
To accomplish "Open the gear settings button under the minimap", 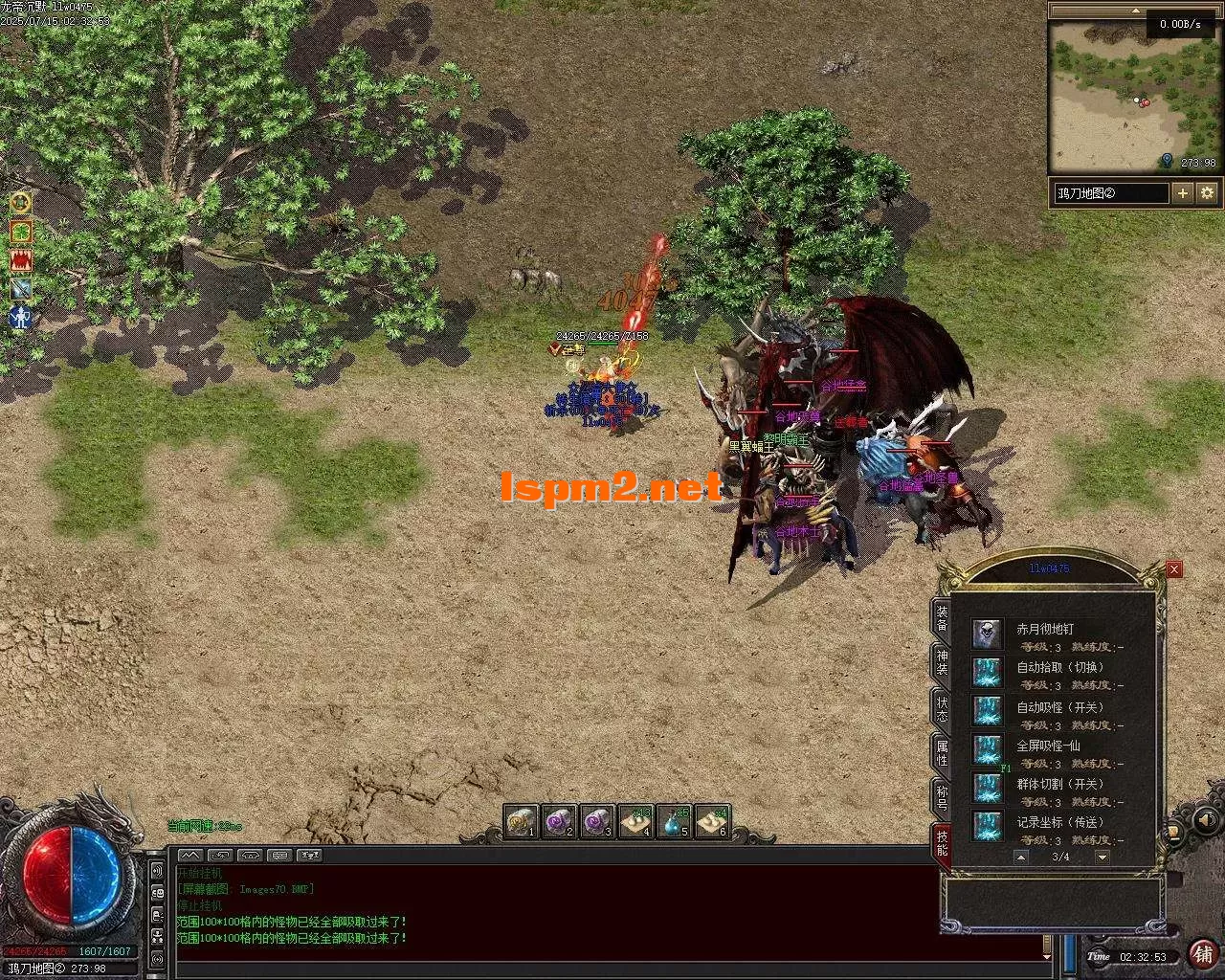I will click(x=1207, y=193).
